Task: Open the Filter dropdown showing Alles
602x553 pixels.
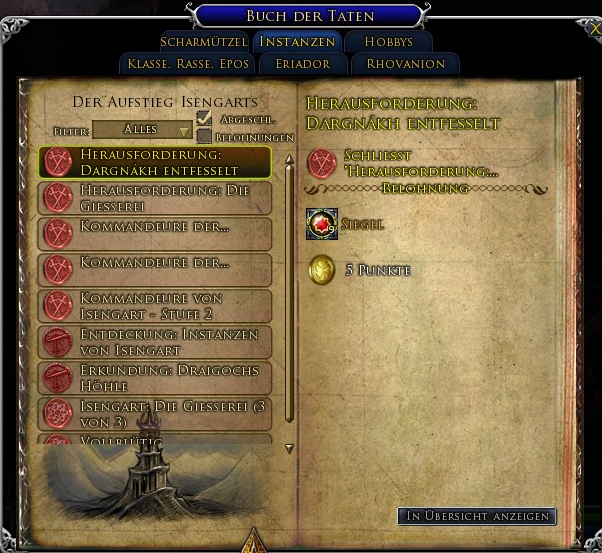Action: coord(143,130)
